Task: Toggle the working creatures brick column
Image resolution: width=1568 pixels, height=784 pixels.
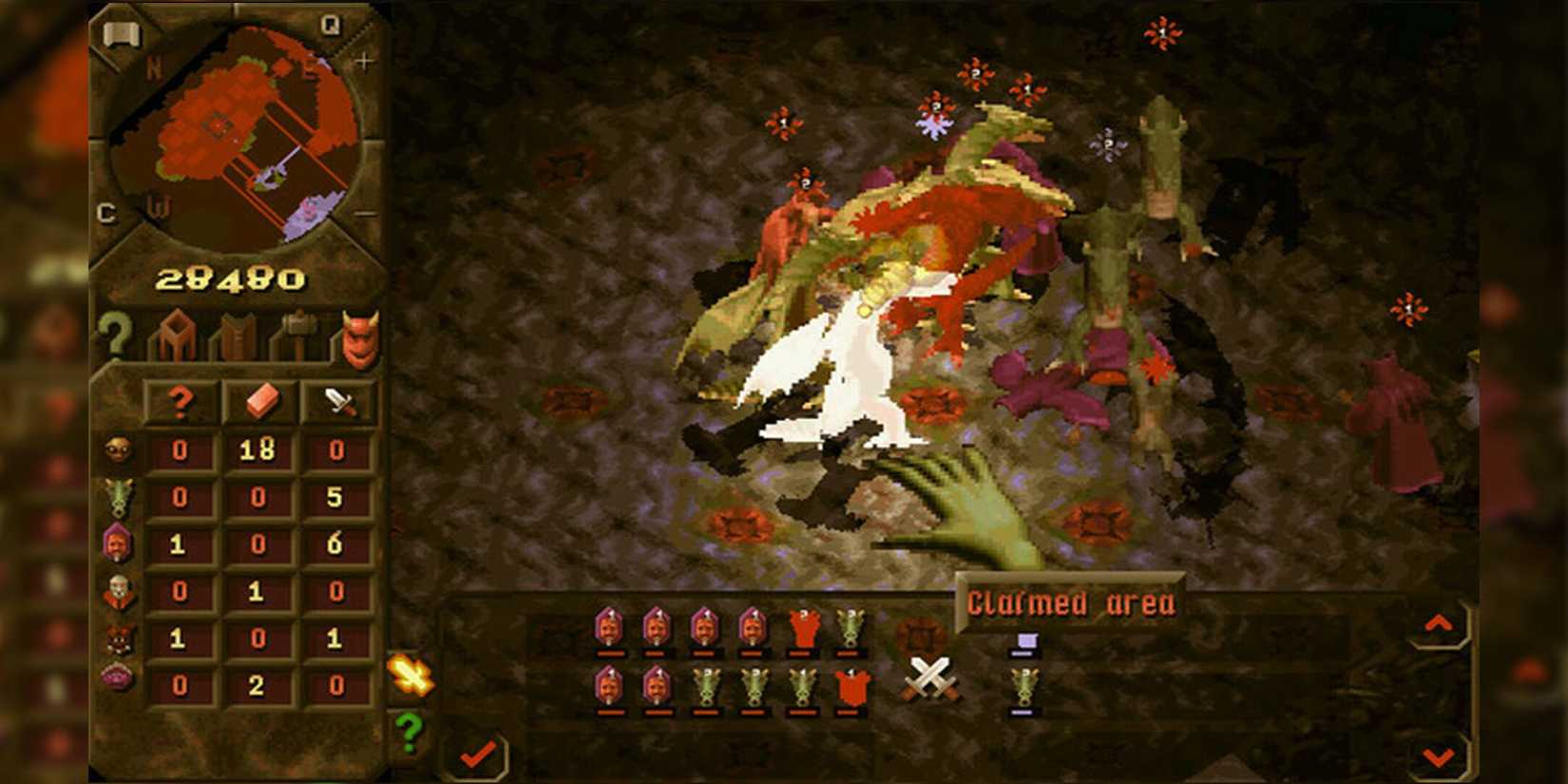Action: (x=262, y=401)
